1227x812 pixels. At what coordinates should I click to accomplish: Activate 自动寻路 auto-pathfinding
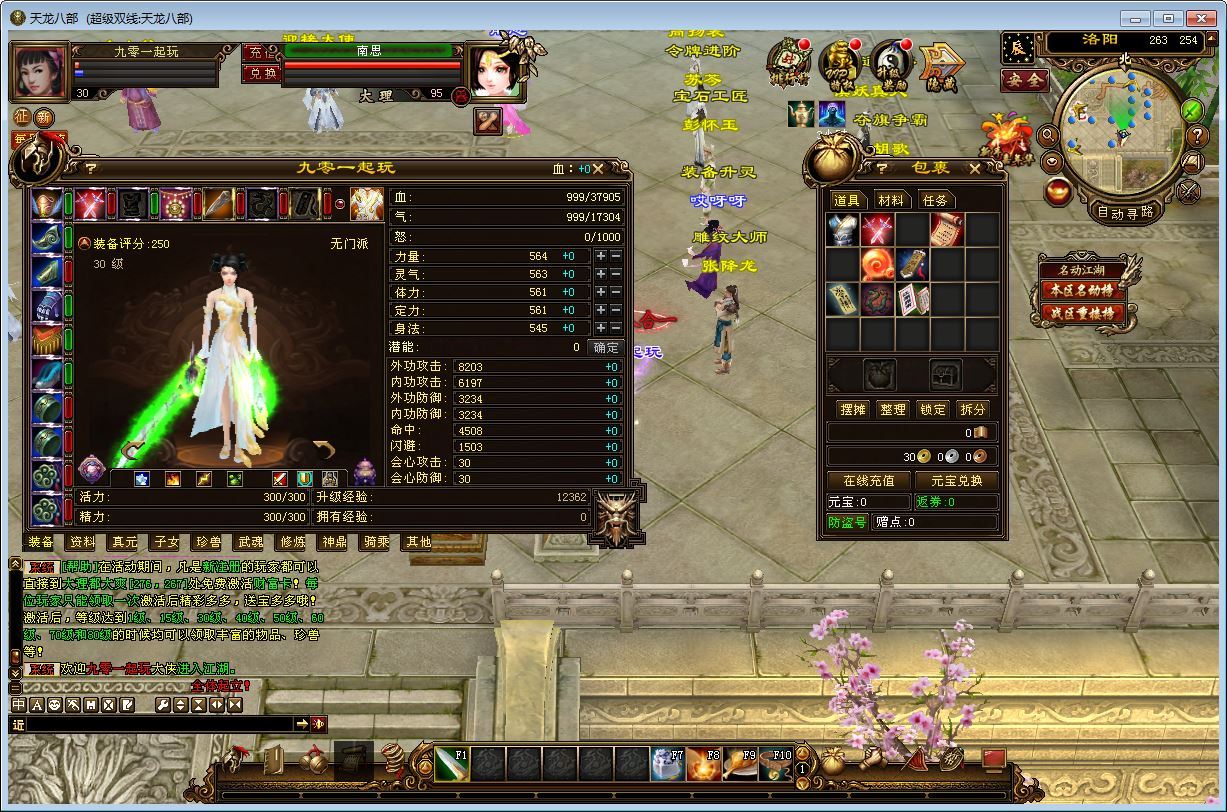1125,212
